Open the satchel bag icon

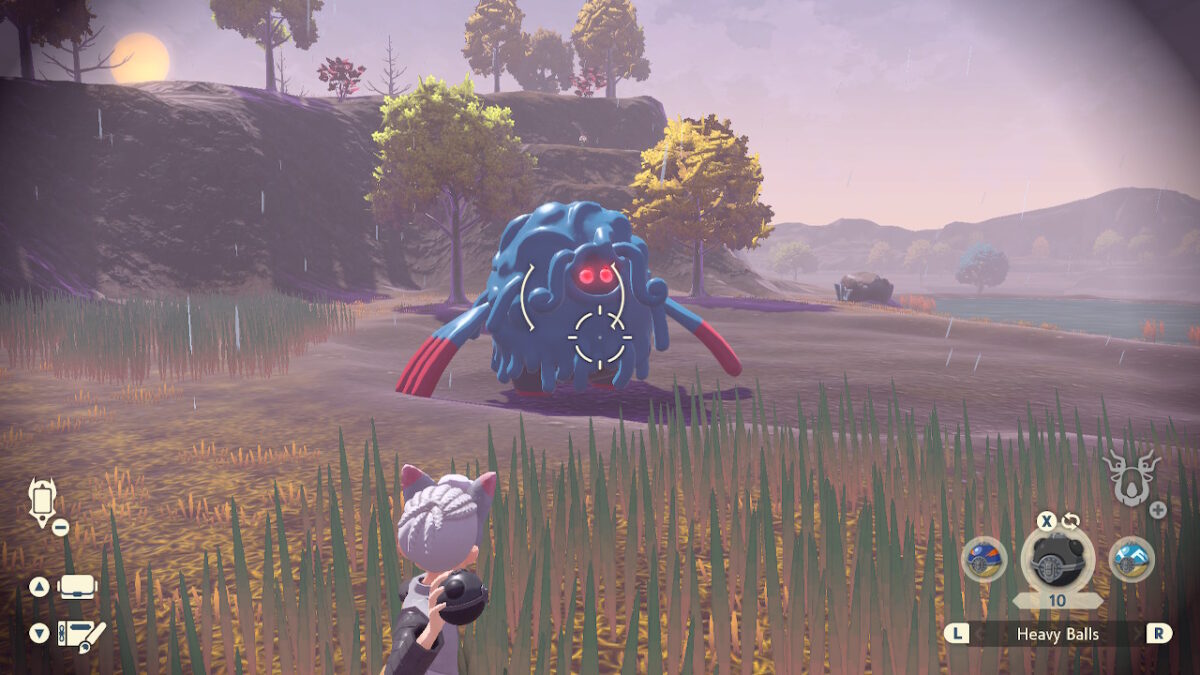(77, 587)
